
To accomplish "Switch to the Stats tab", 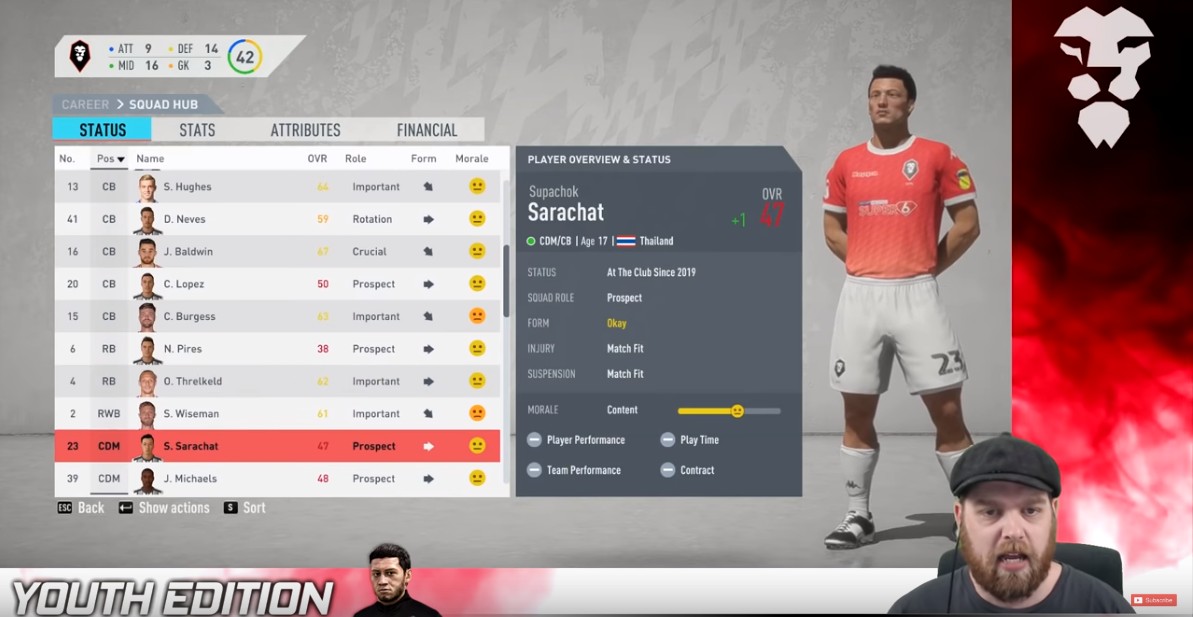I will click(x=197, y=130).
